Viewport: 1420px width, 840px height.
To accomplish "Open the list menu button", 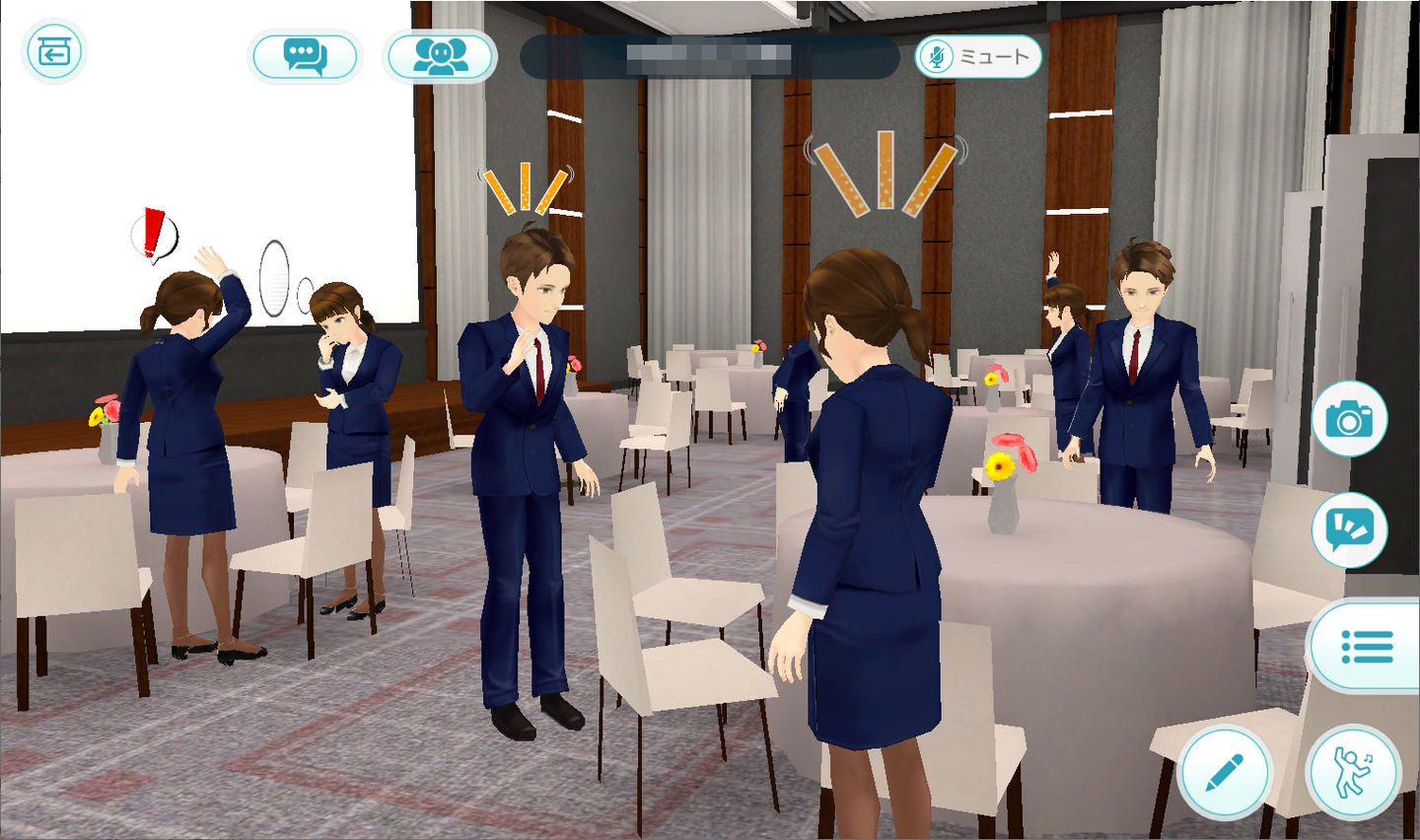I will click(1367, 647).
